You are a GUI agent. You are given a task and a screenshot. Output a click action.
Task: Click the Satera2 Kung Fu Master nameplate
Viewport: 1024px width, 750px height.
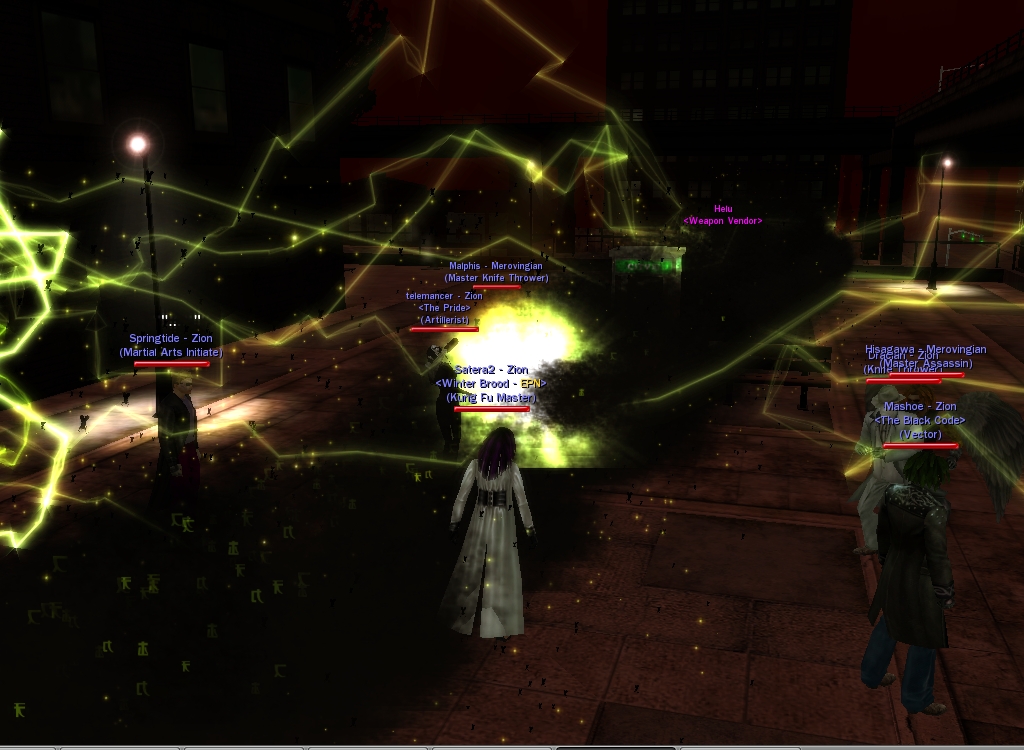point(491,384)
